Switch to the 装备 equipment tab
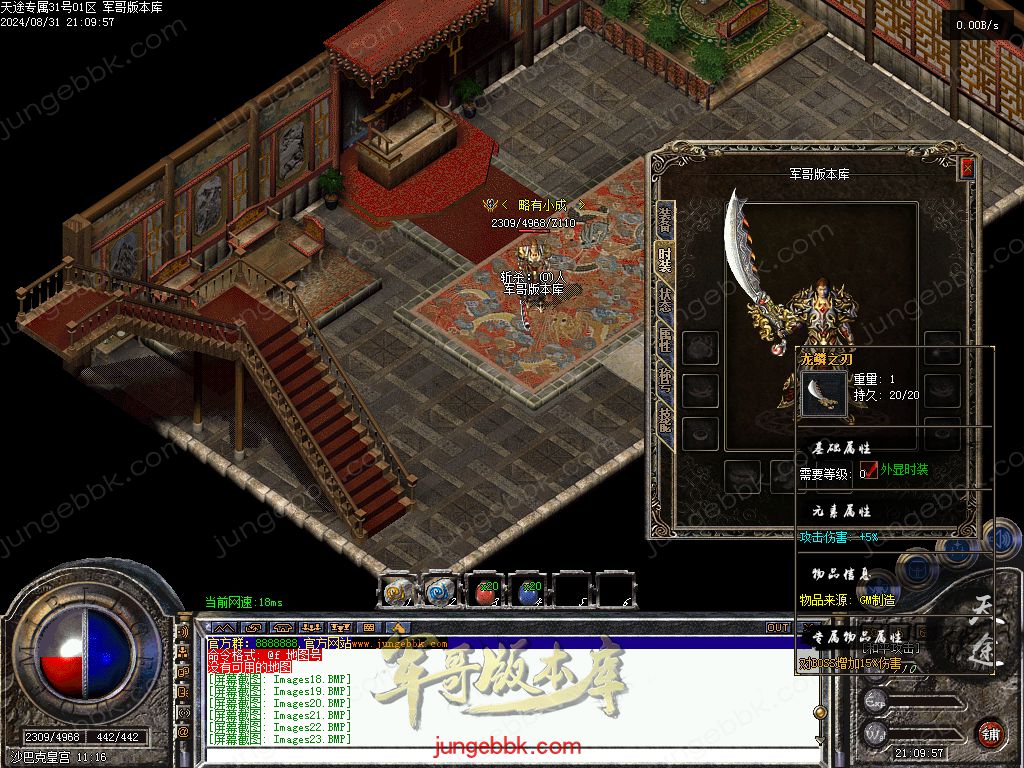Viewport: 1024px width, 768px height. 665,218
